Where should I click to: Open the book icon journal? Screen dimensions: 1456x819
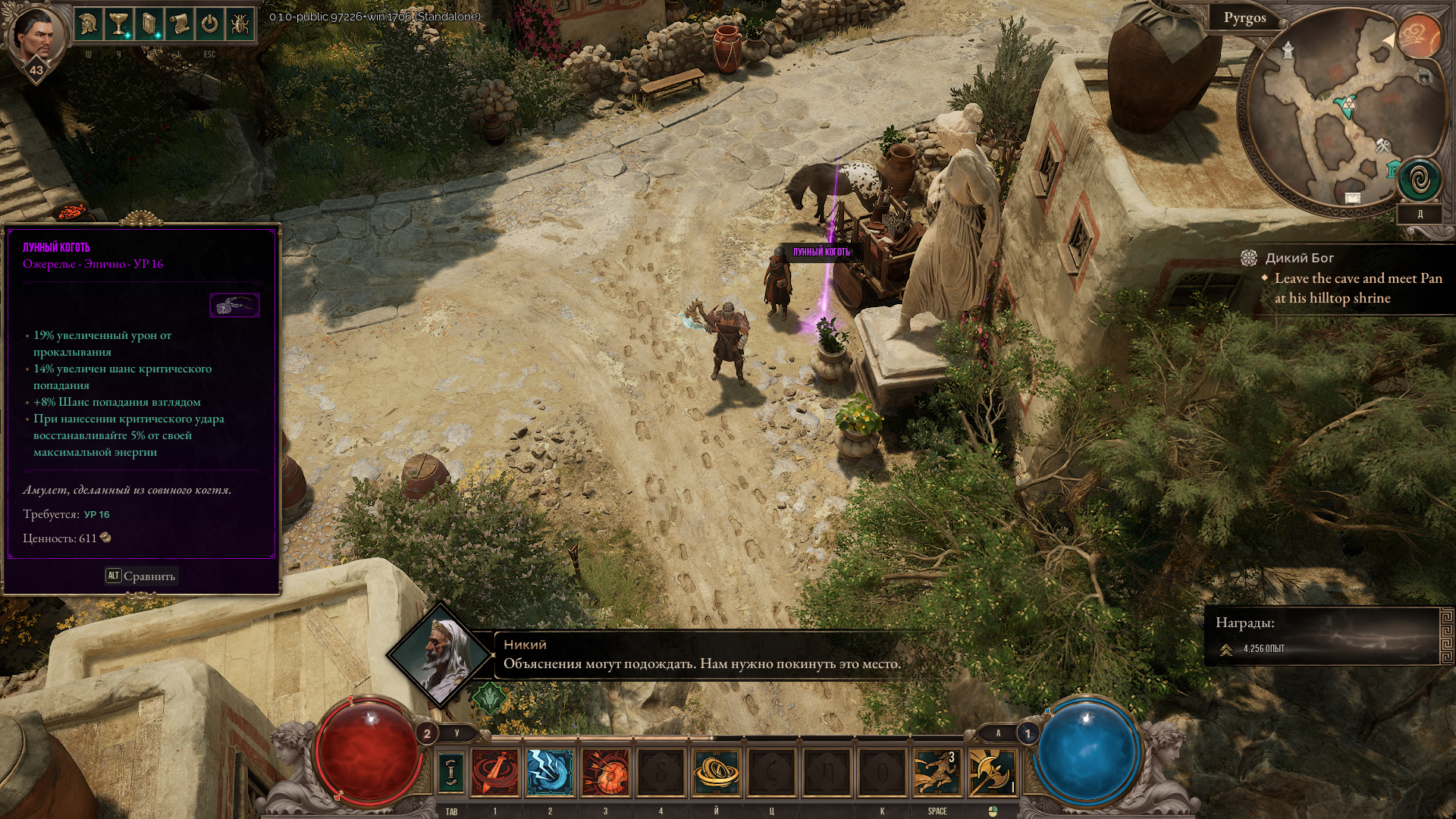click(x=149, y=25)
